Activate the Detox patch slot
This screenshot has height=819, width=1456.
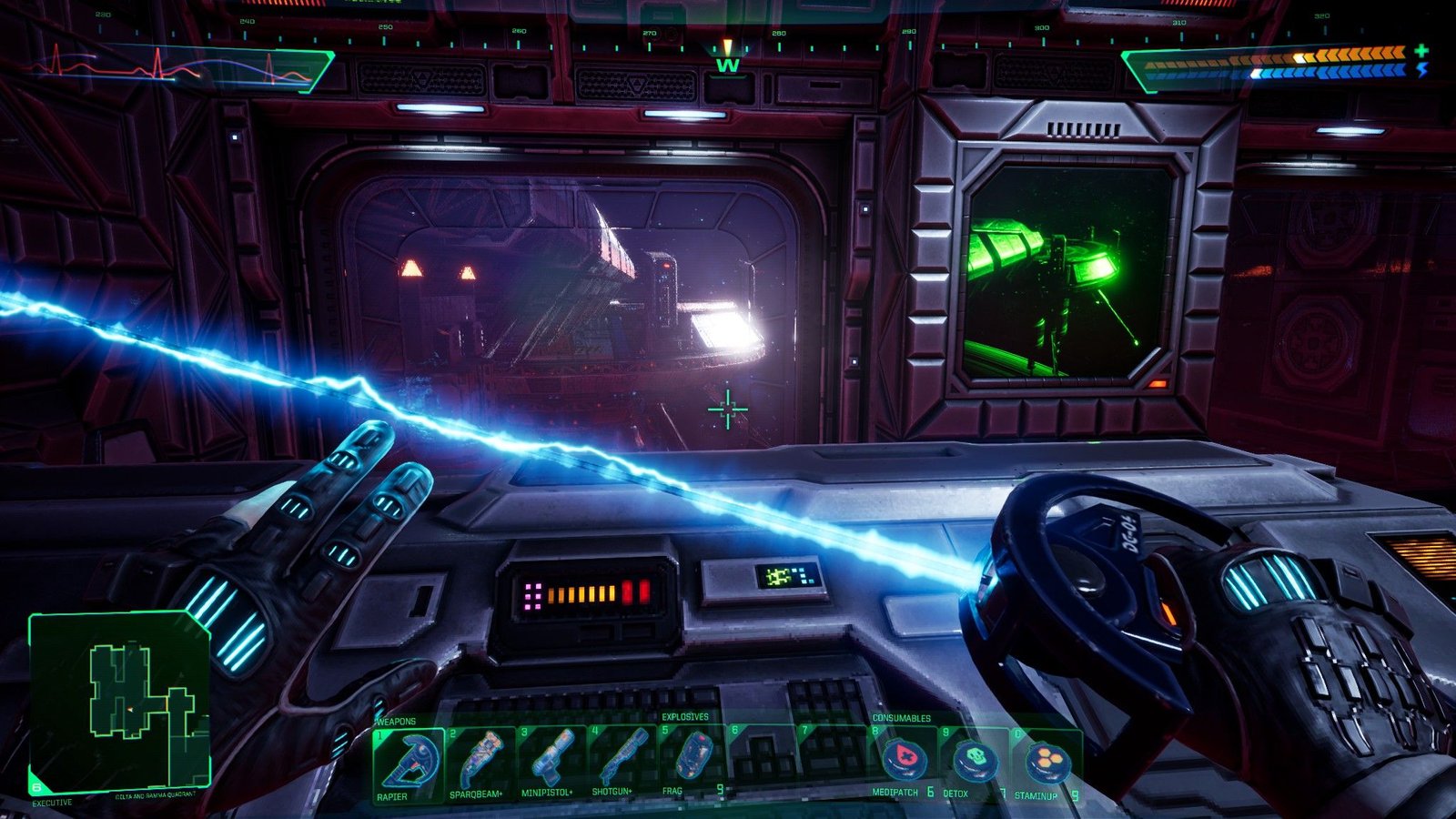976,763
